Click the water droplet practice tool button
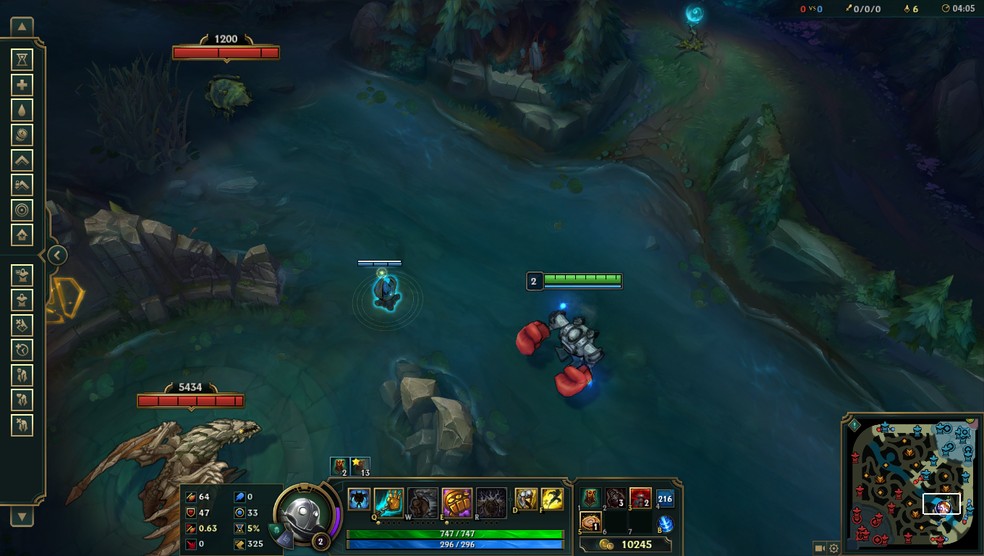The height and width of the screenshot is (556, 984). click(22, 110)
